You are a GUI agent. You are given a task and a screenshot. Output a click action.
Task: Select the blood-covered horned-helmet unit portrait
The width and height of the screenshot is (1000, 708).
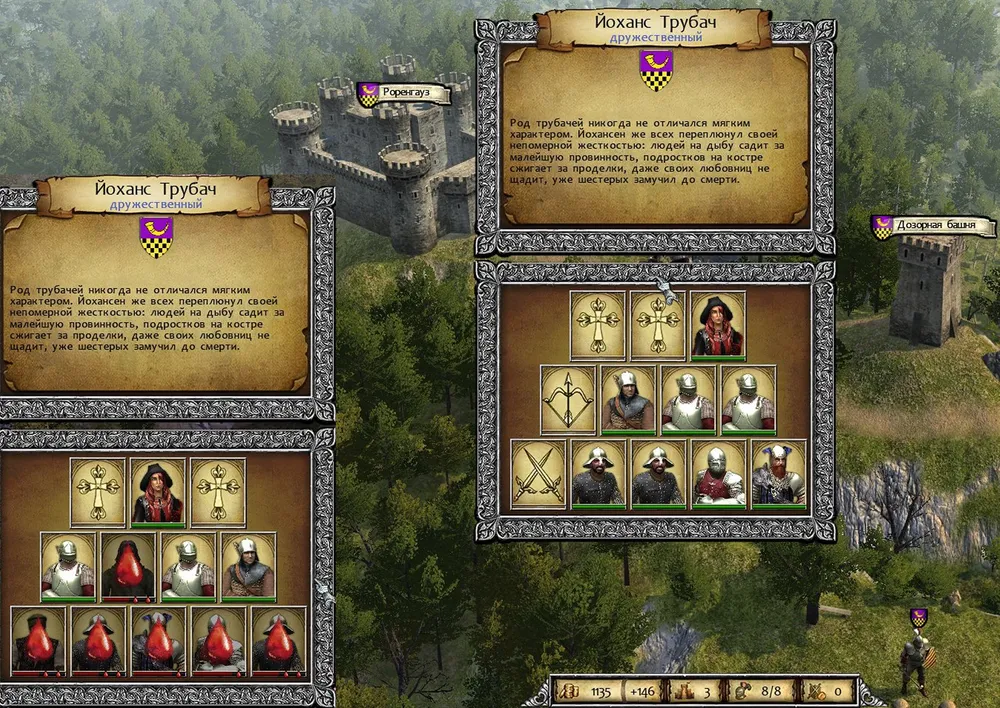(158, 640)
